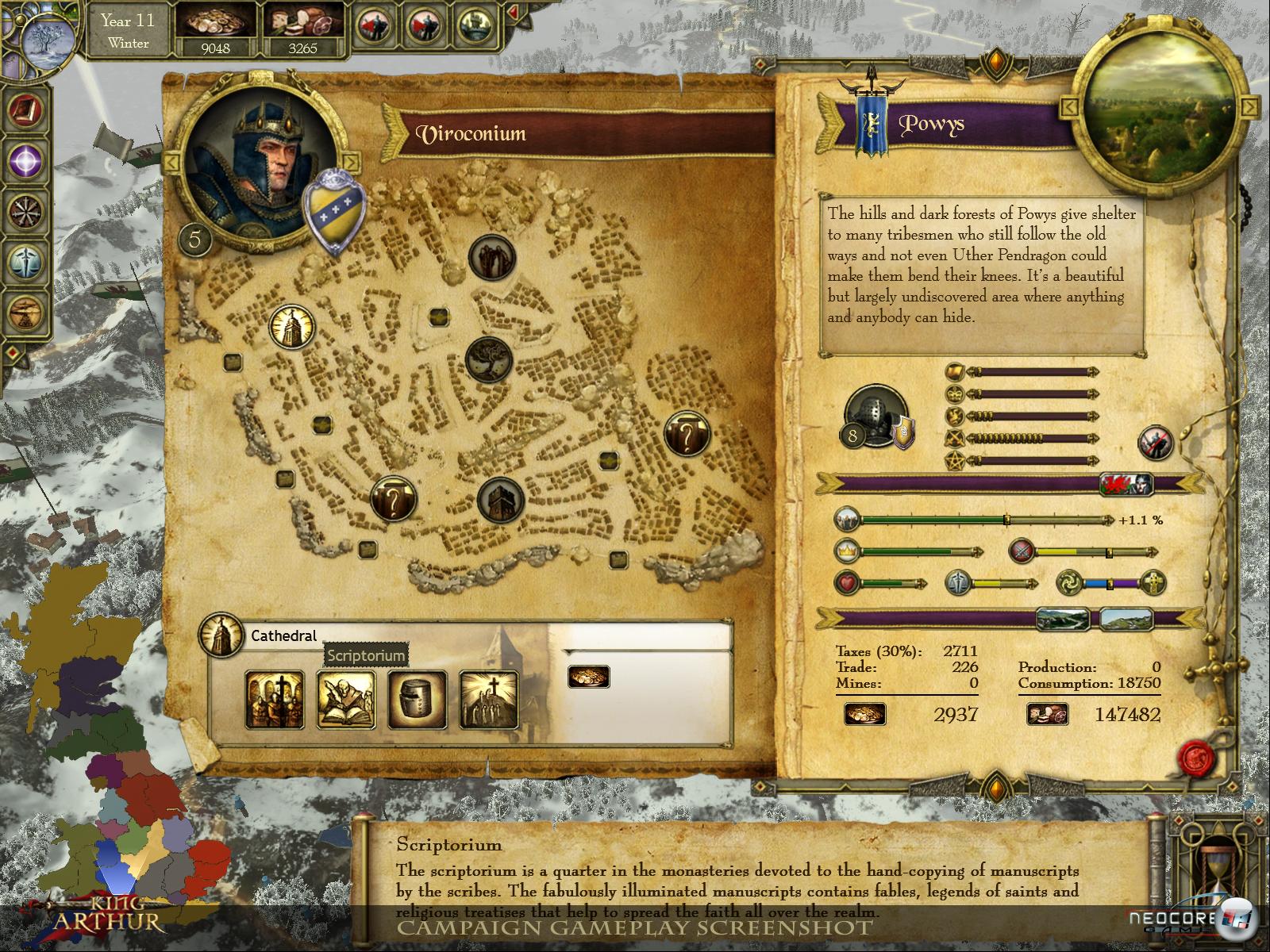Click the glowing purple orb sidebar button
Viewport: 1270px width, 952px height.
coord(25,161)
